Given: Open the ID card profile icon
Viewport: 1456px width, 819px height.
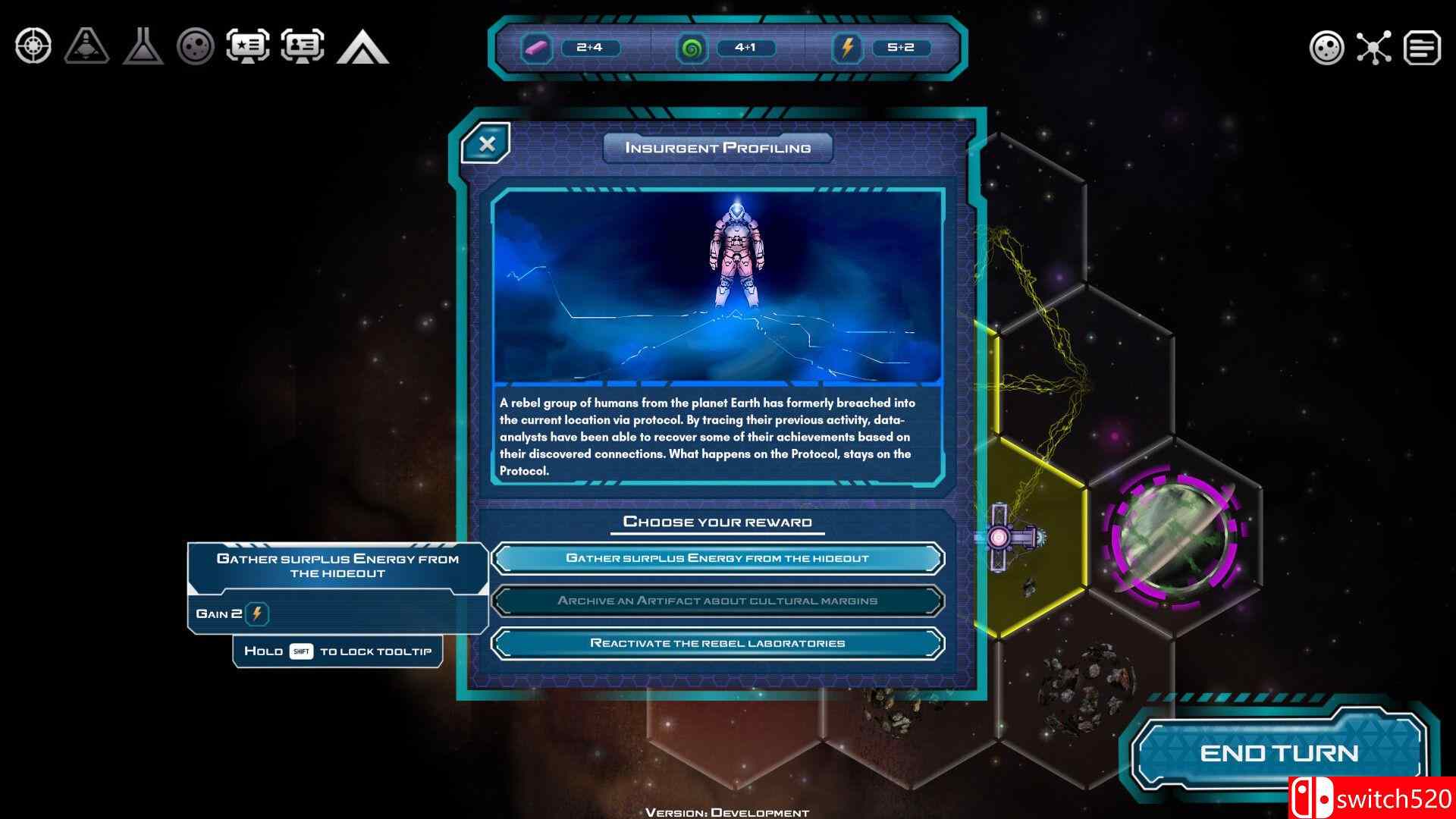Looking at the screenshot, I should tap(303, 47).
